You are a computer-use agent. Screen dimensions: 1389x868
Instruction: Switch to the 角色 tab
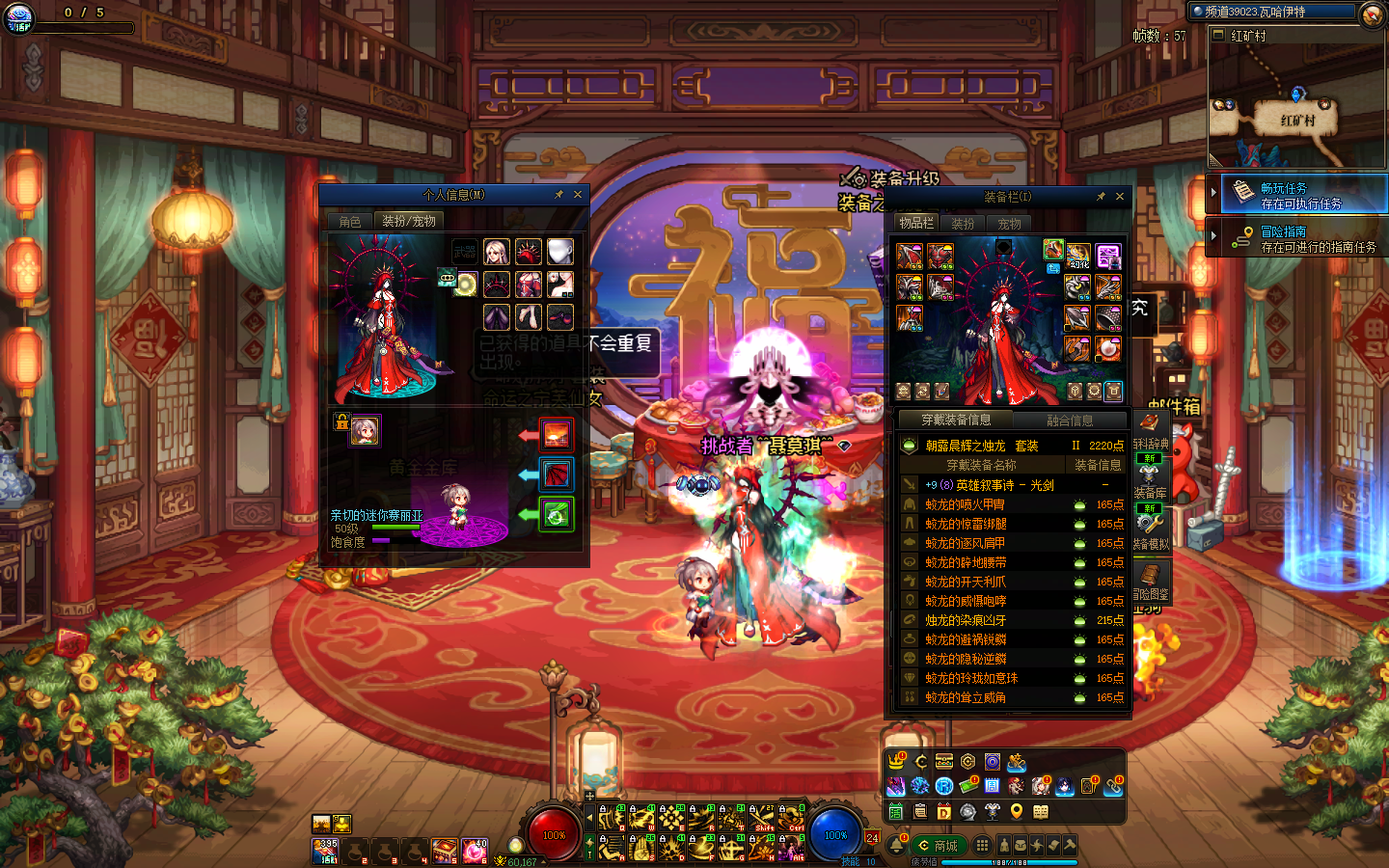tap(349, 222)
